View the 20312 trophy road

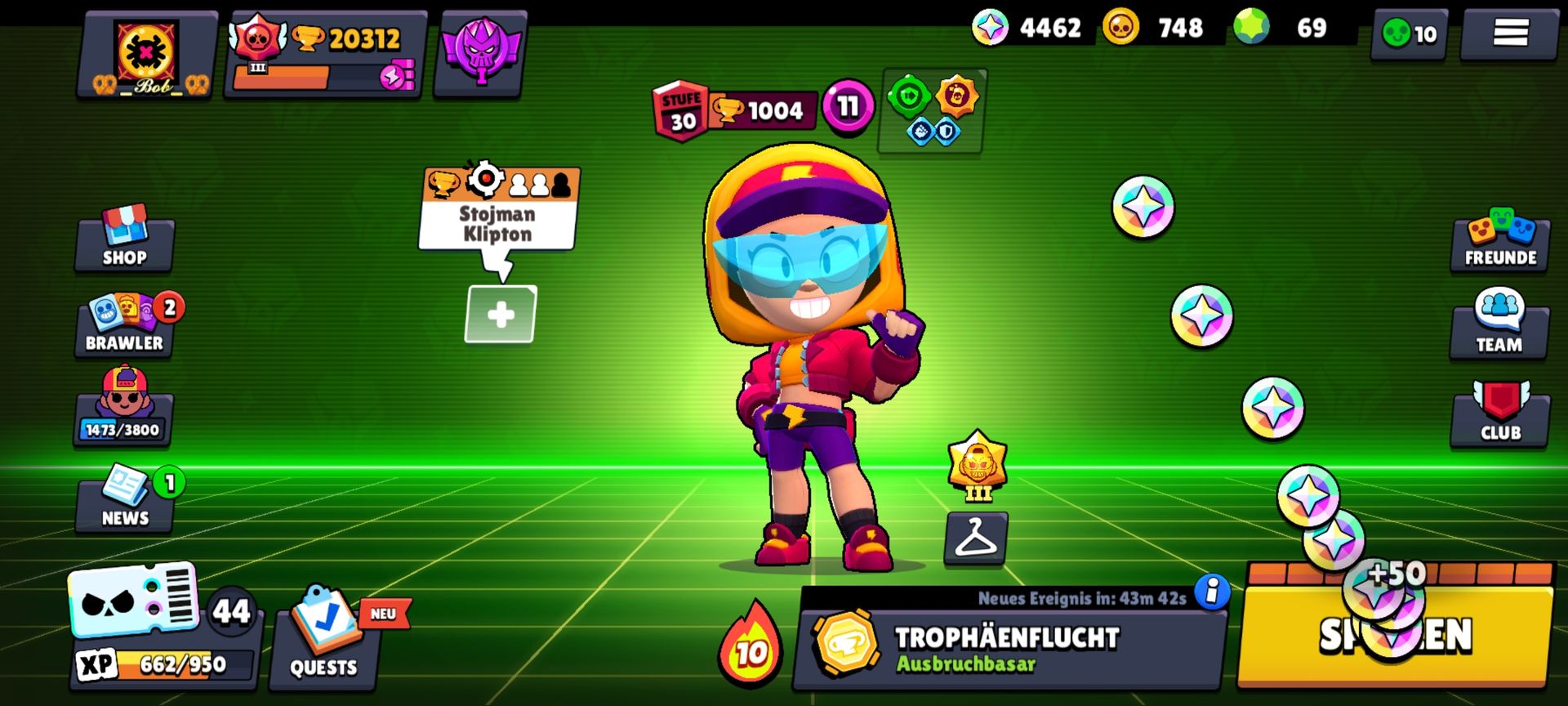325,54
